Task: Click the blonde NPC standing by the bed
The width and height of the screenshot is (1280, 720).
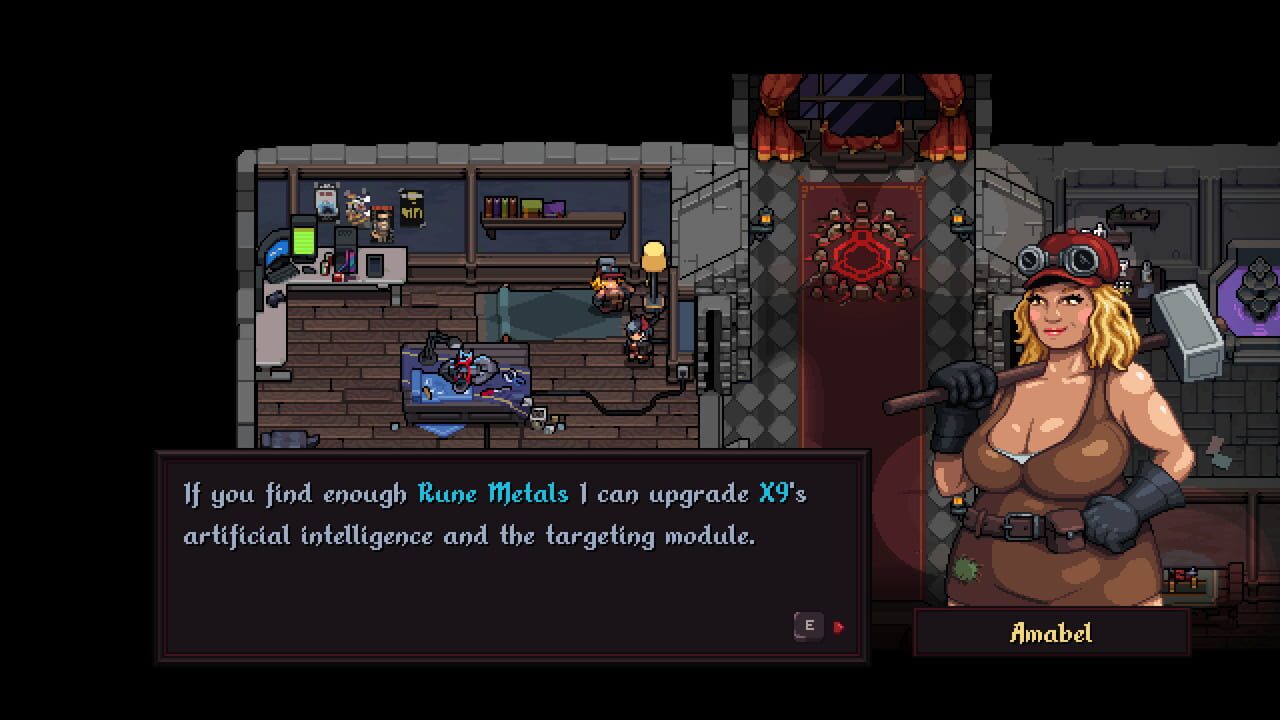Action: point(609,290)
